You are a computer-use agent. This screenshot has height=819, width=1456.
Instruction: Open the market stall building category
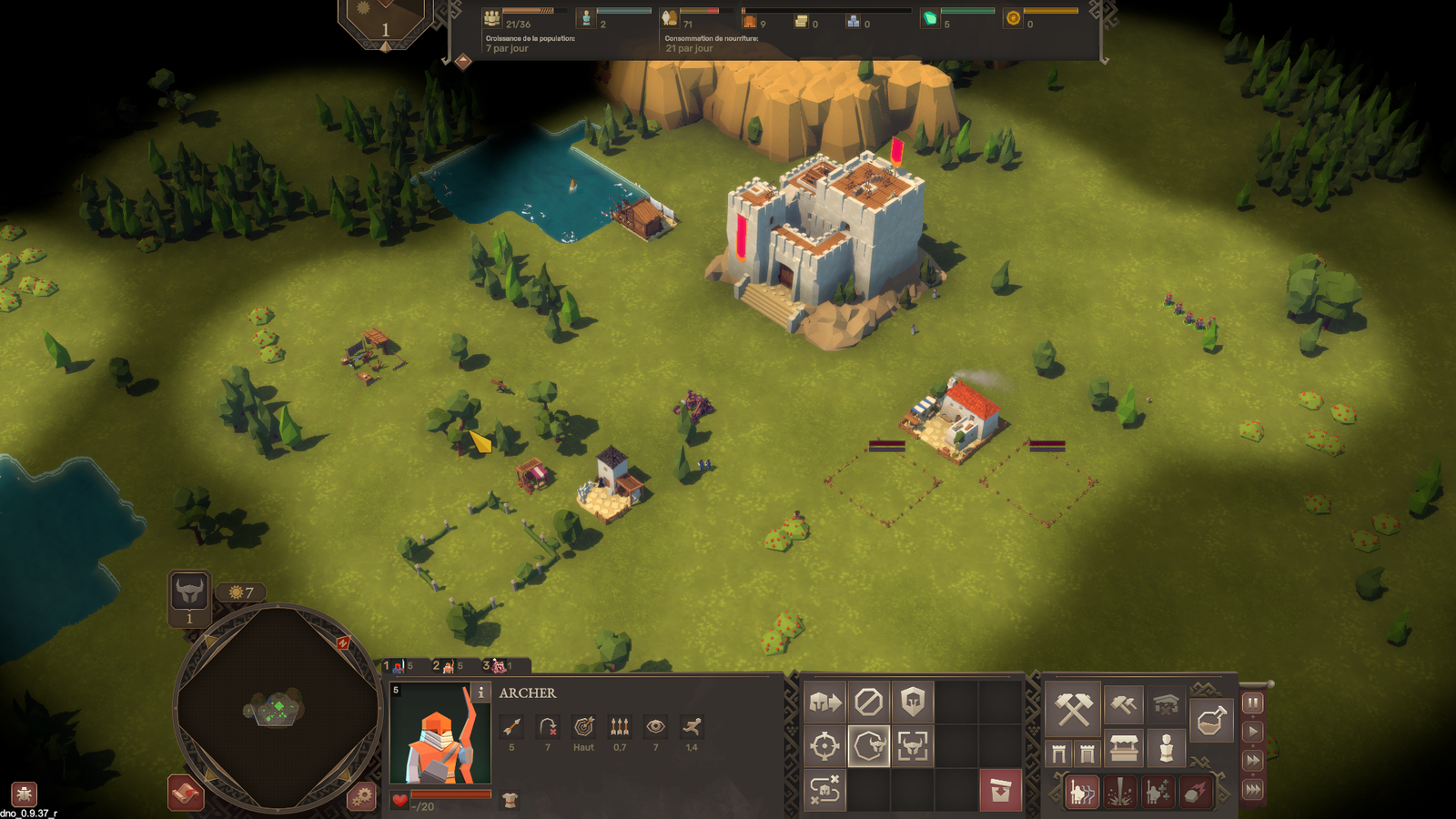point(1125,750)
